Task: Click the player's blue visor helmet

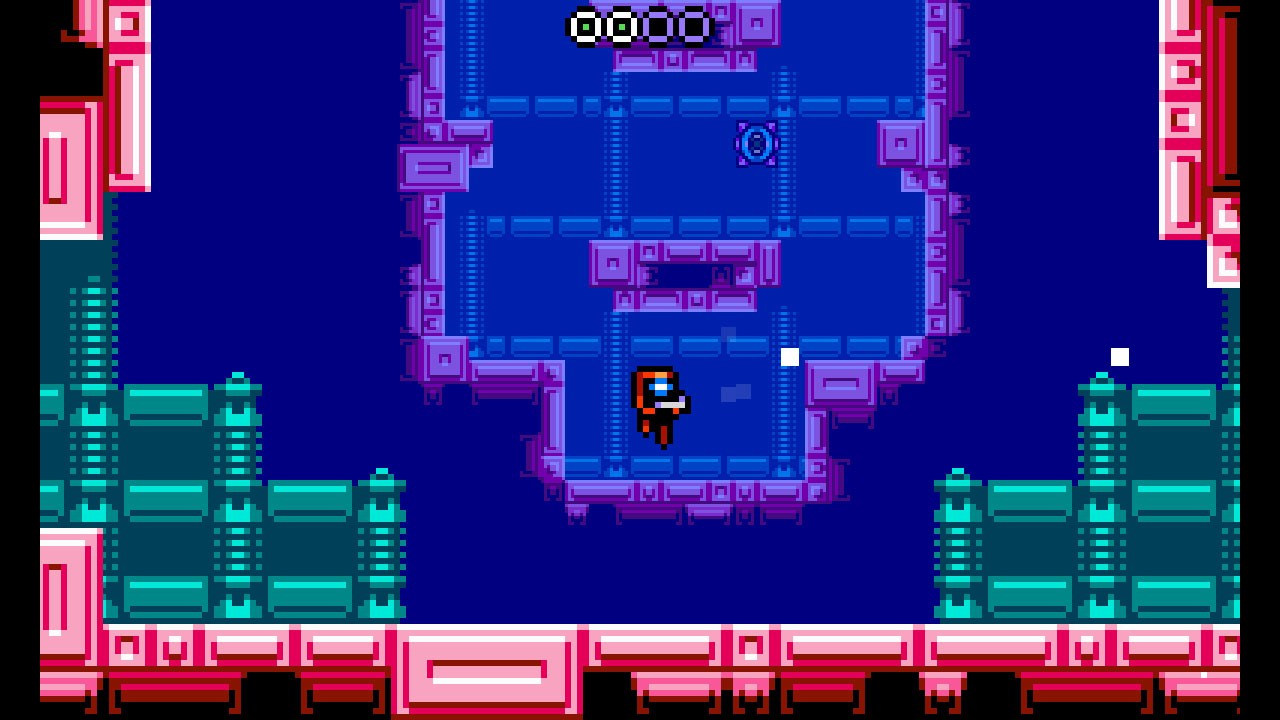Action: point(660,387)
